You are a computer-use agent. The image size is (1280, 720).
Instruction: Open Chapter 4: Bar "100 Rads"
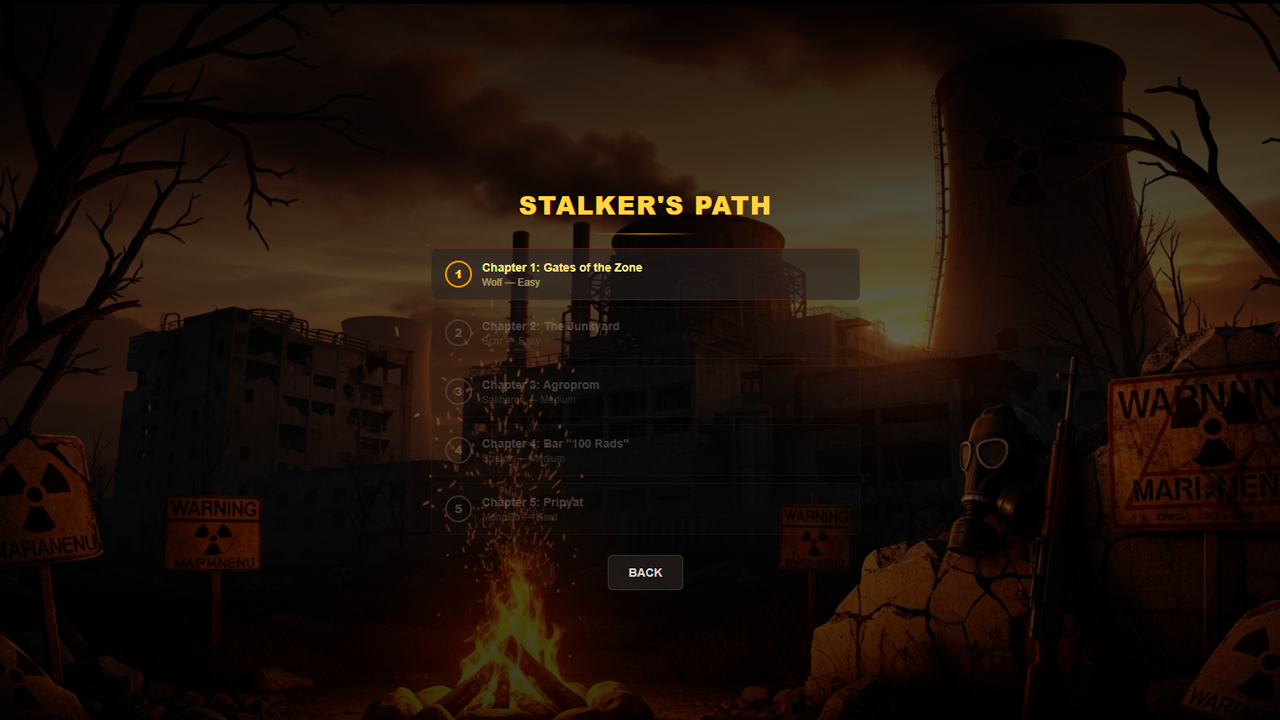pyautogui.click(x=553, y=443)
